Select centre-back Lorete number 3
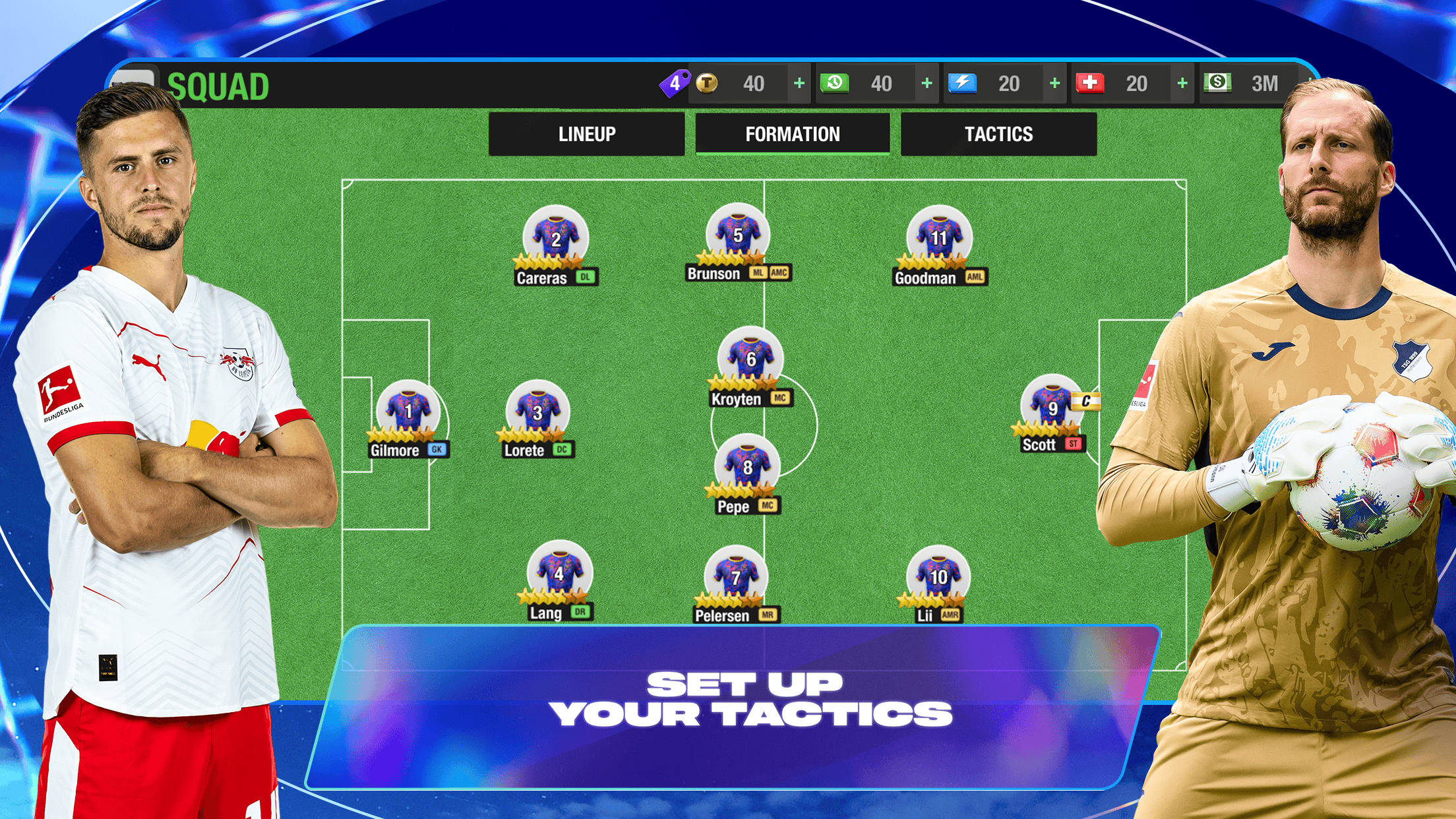The height and width of the screenshot is (819, 1456). (x=537, y=412)
